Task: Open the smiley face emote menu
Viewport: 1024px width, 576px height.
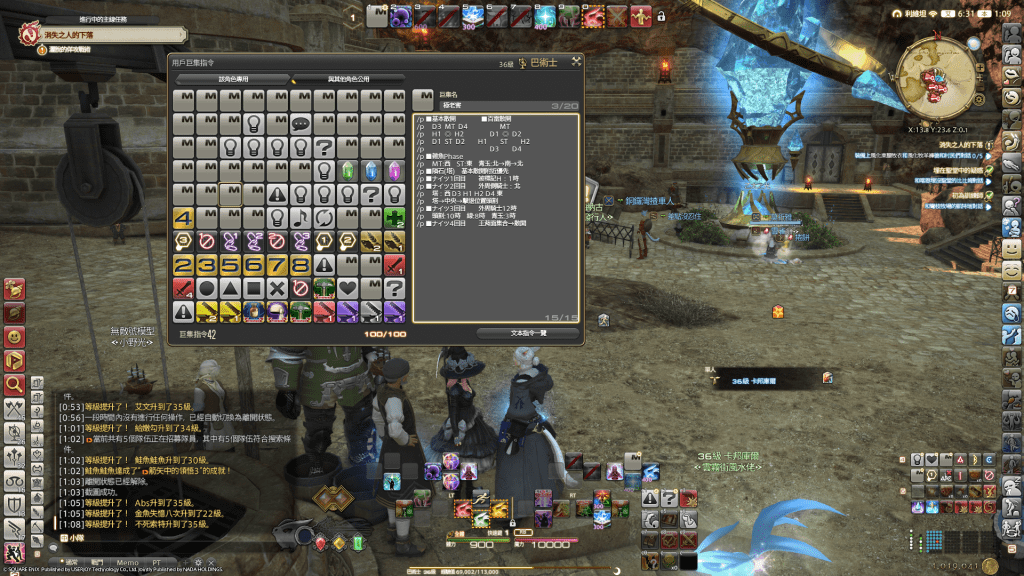Action: [x=1011, y=246]
